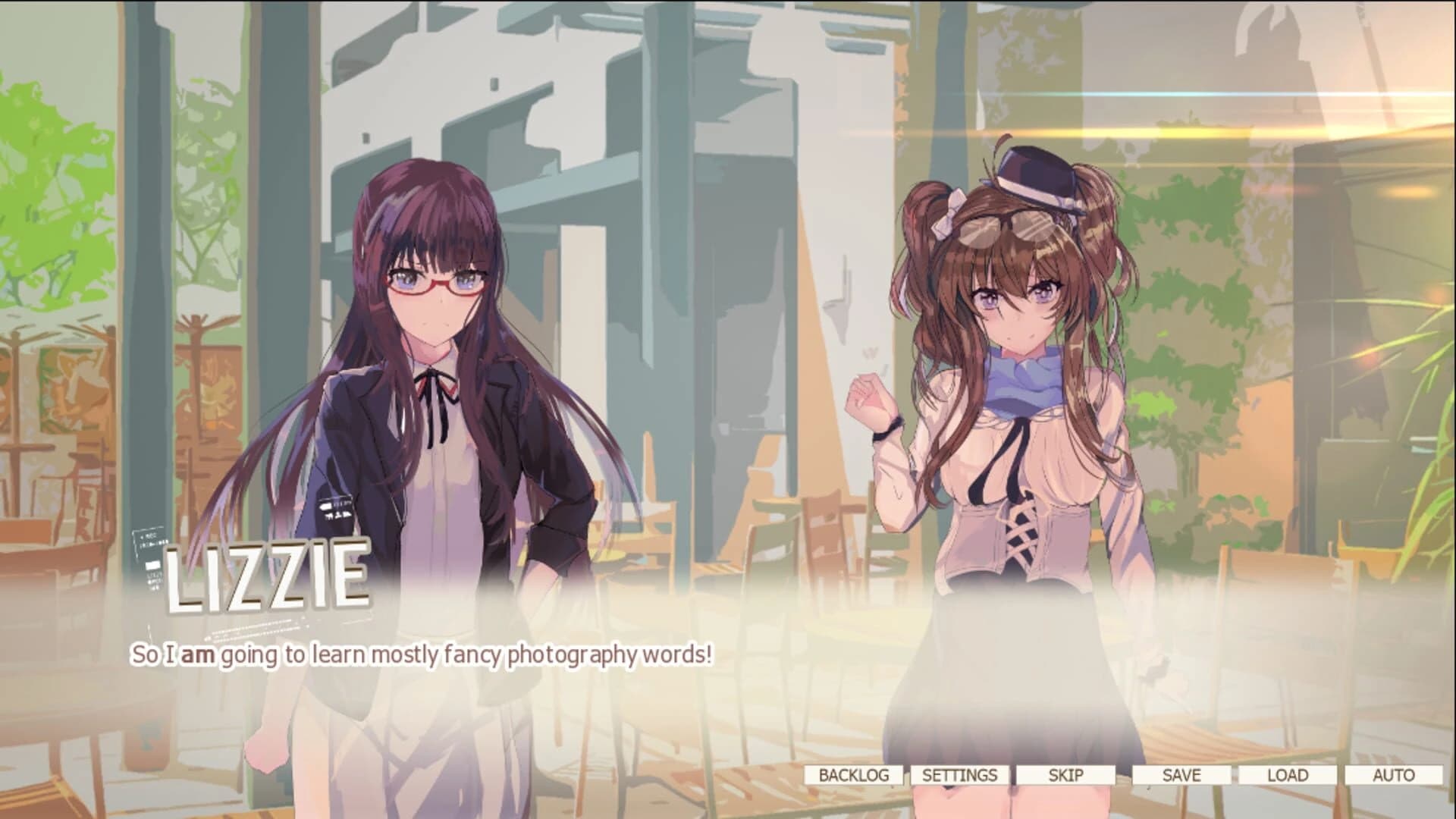Click Lizzie's red glasses

coord(435,281)
